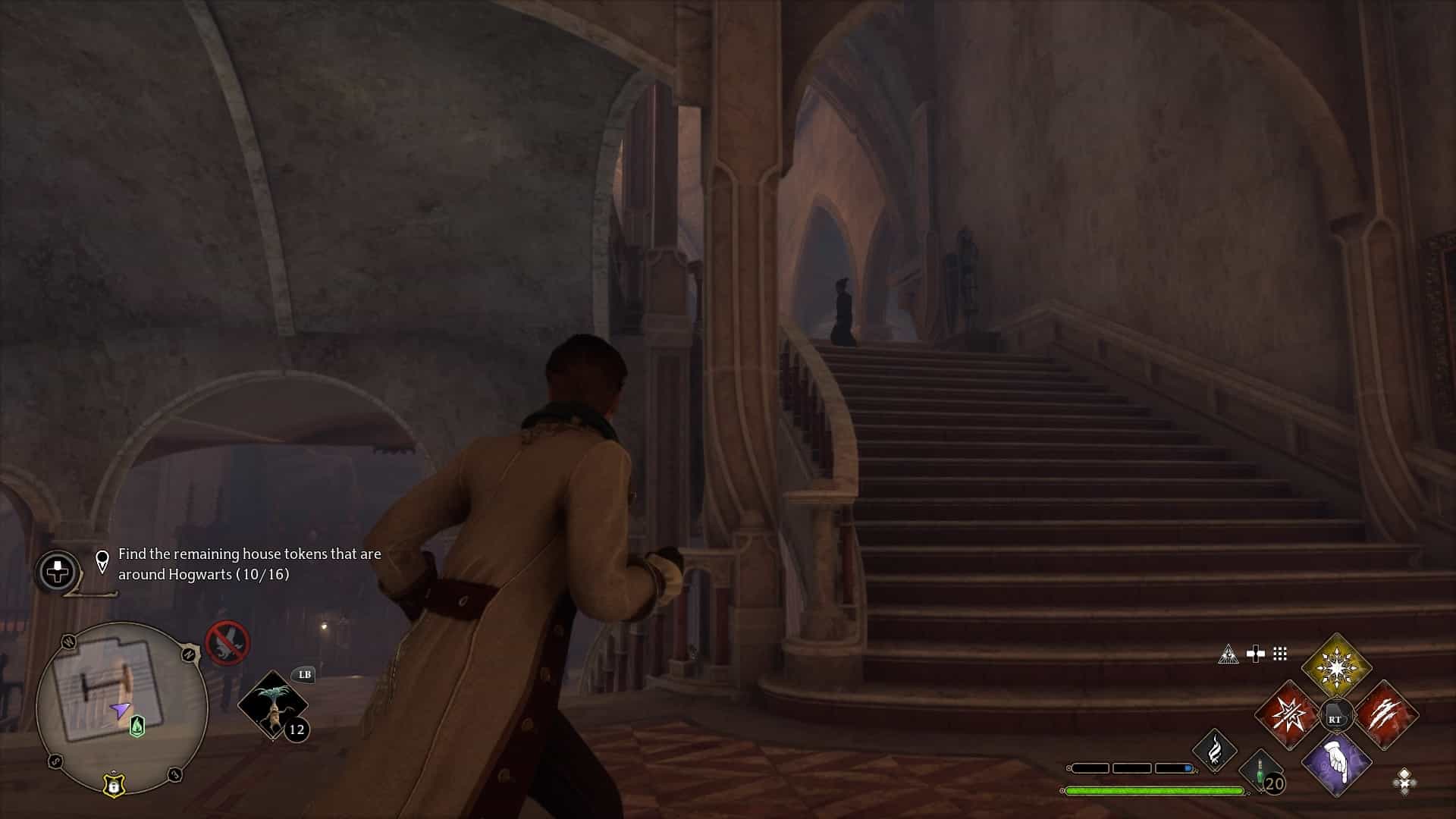Viewport: 1456px width, 819px height.
Task: Click the triangle eye icon
Action: tap(1228, 654)
